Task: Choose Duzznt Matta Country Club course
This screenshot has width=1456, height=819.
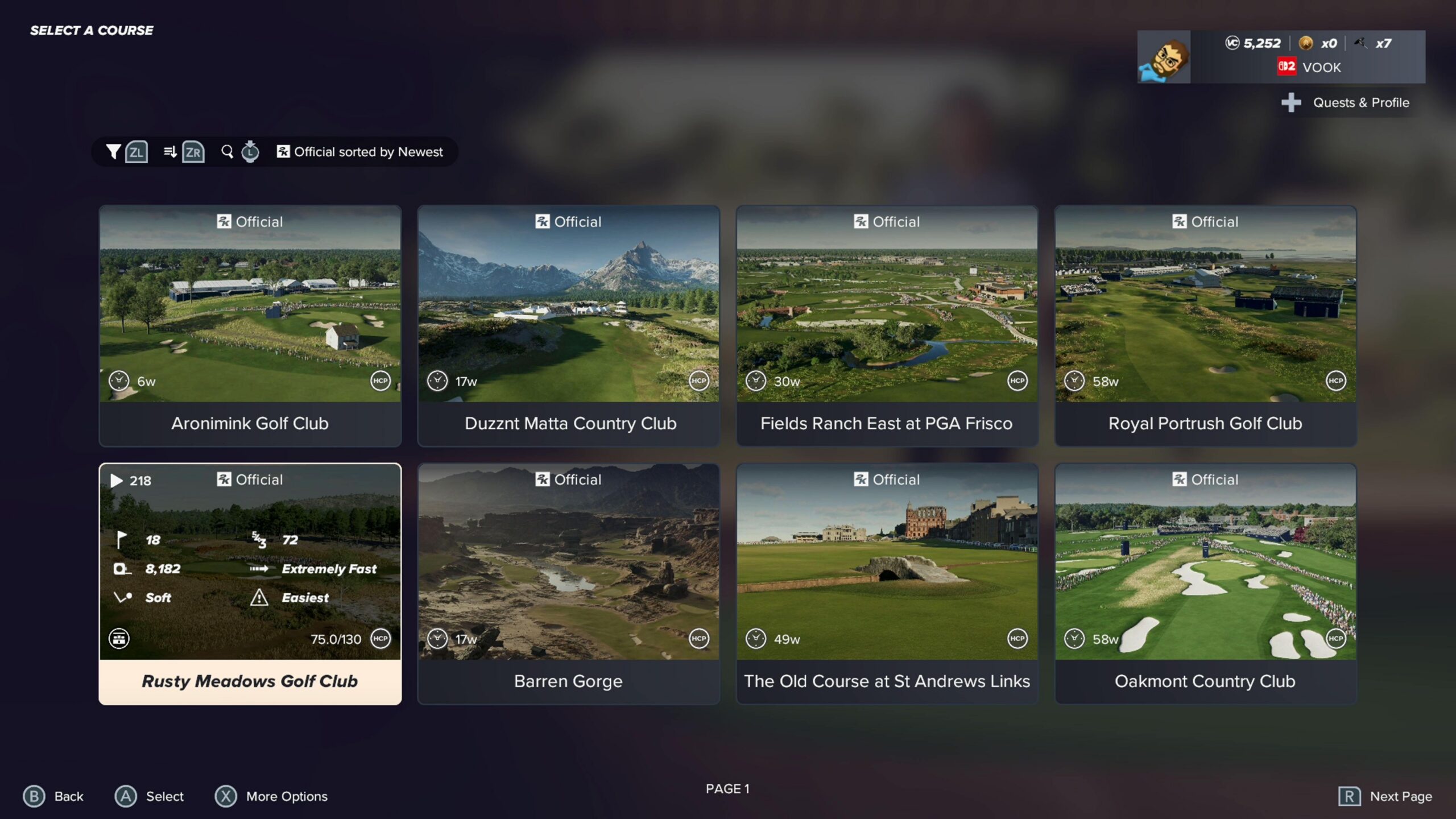Action: 569,325
